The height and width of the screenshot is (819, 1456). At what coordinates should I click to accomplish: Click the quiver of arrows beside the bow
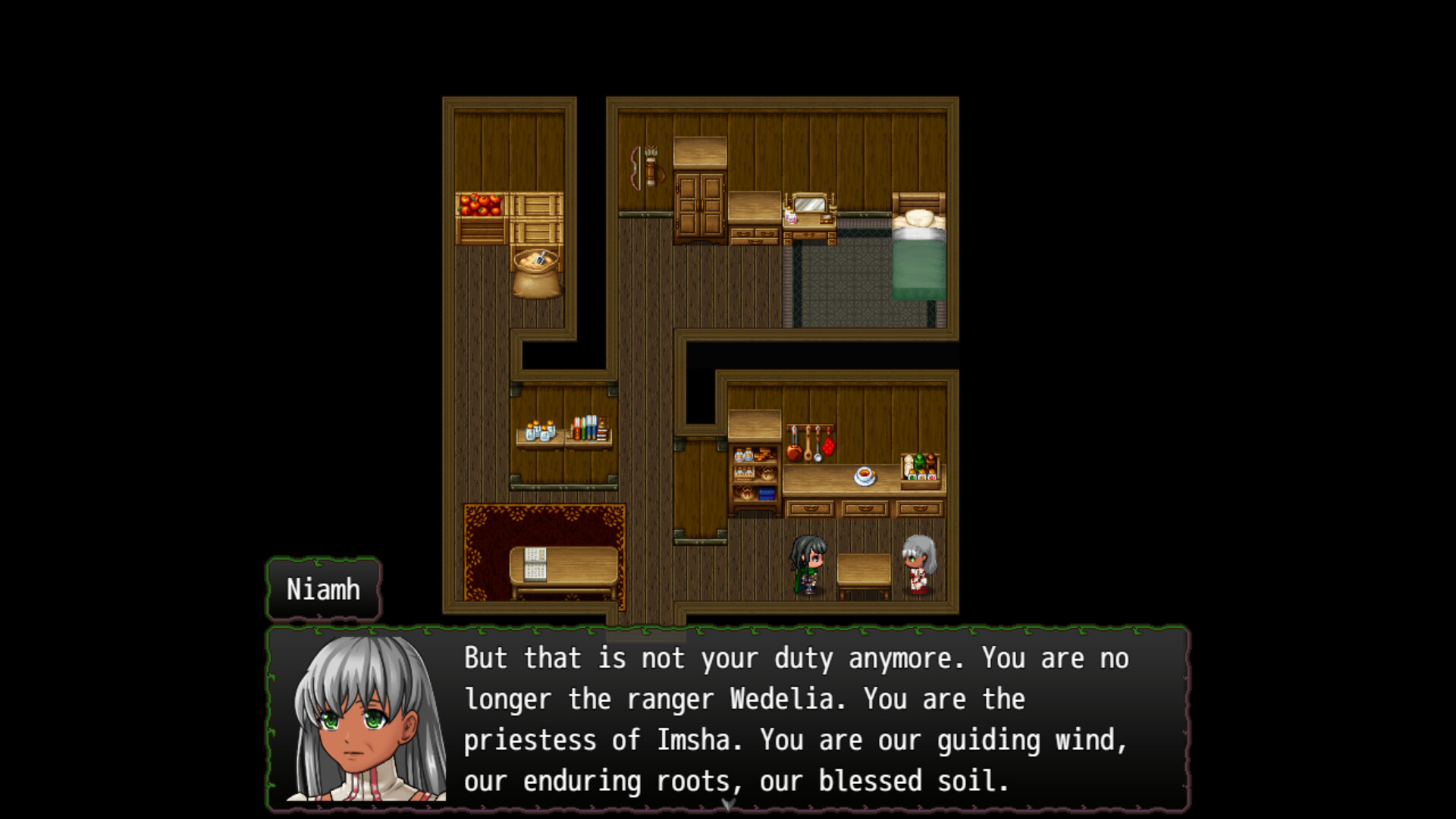651,167
